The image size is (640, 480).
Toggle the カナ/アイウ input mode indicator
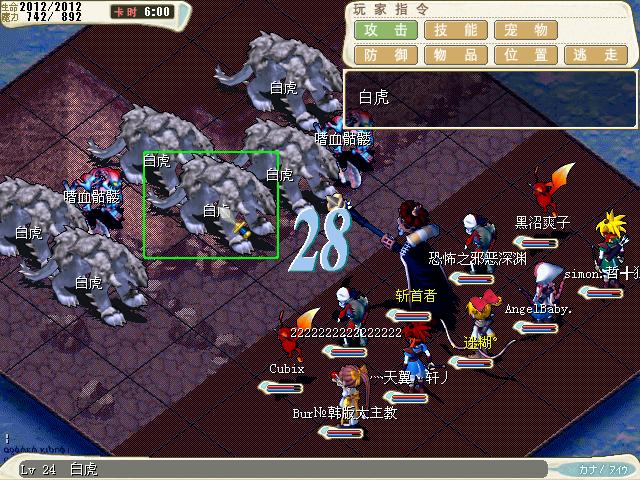(x=602, y=468)
